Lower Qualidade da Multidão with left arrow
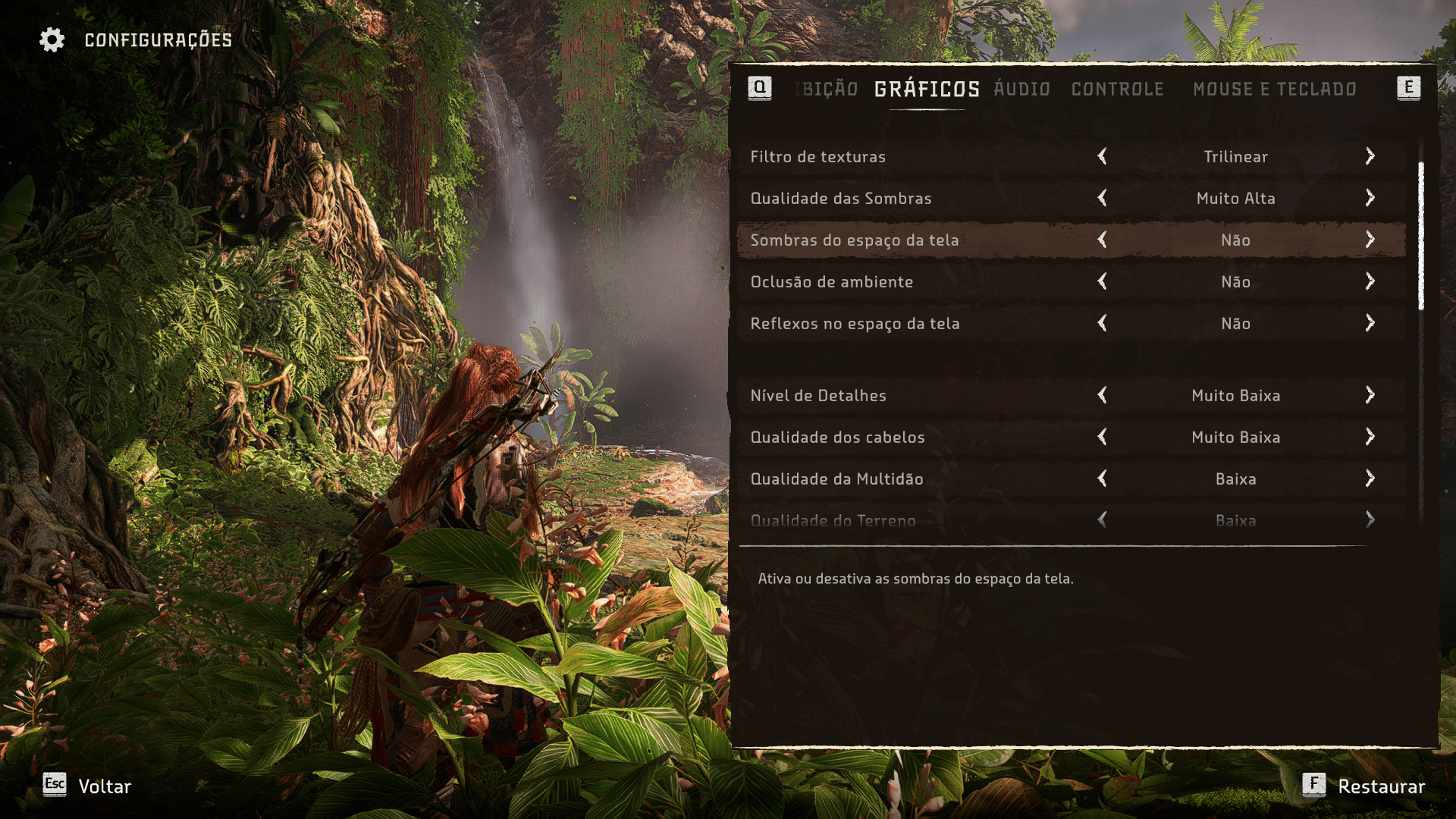This screenshot has width=1456, height=819. tap(1102, 479)
